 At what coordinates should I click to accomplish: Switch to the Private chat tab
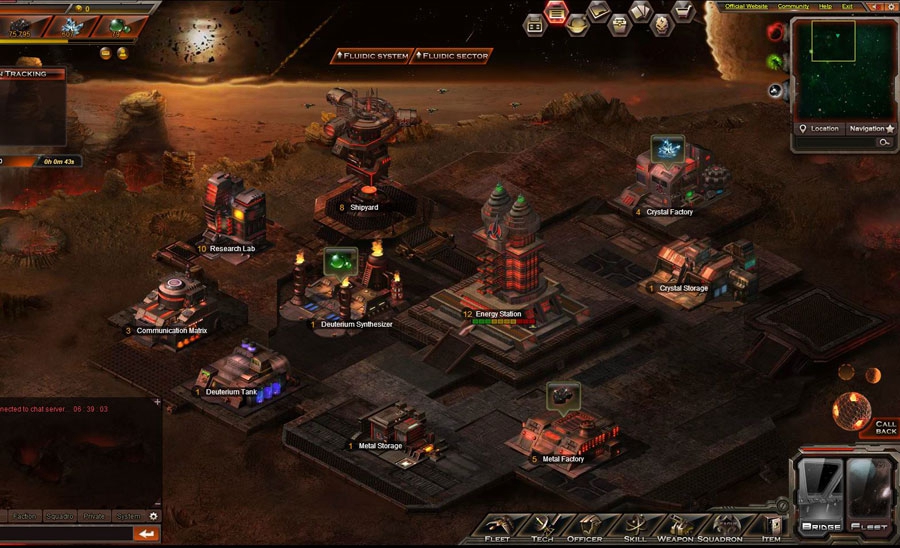93,516
